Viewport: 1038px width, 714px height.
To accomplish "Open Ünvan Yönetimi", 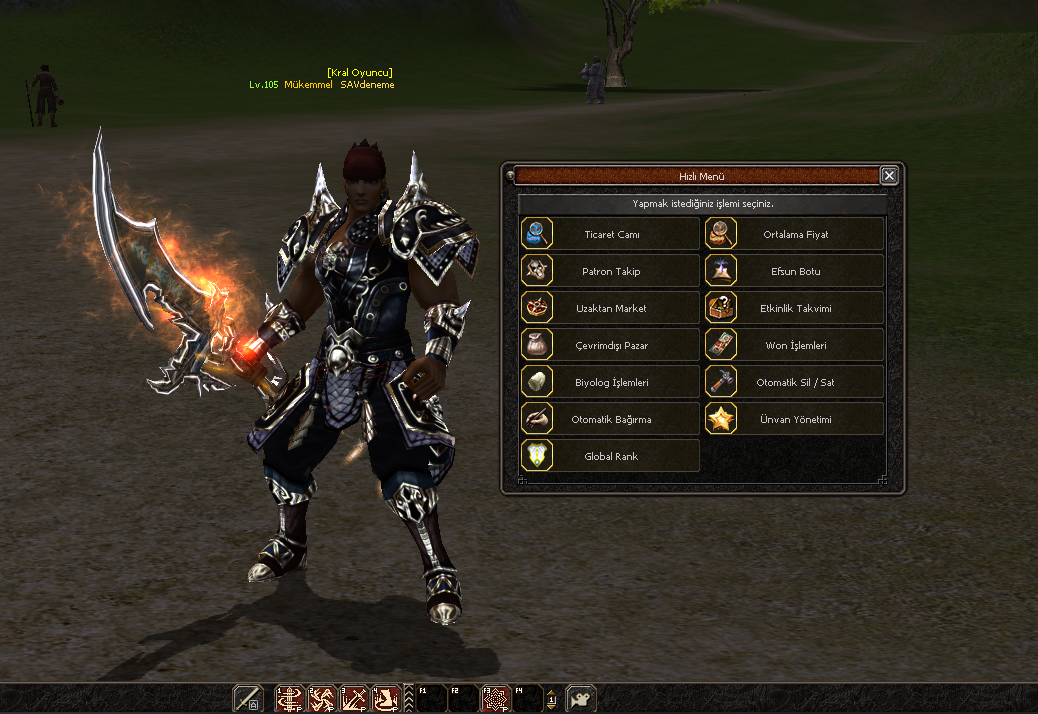I will coord(794,420).
